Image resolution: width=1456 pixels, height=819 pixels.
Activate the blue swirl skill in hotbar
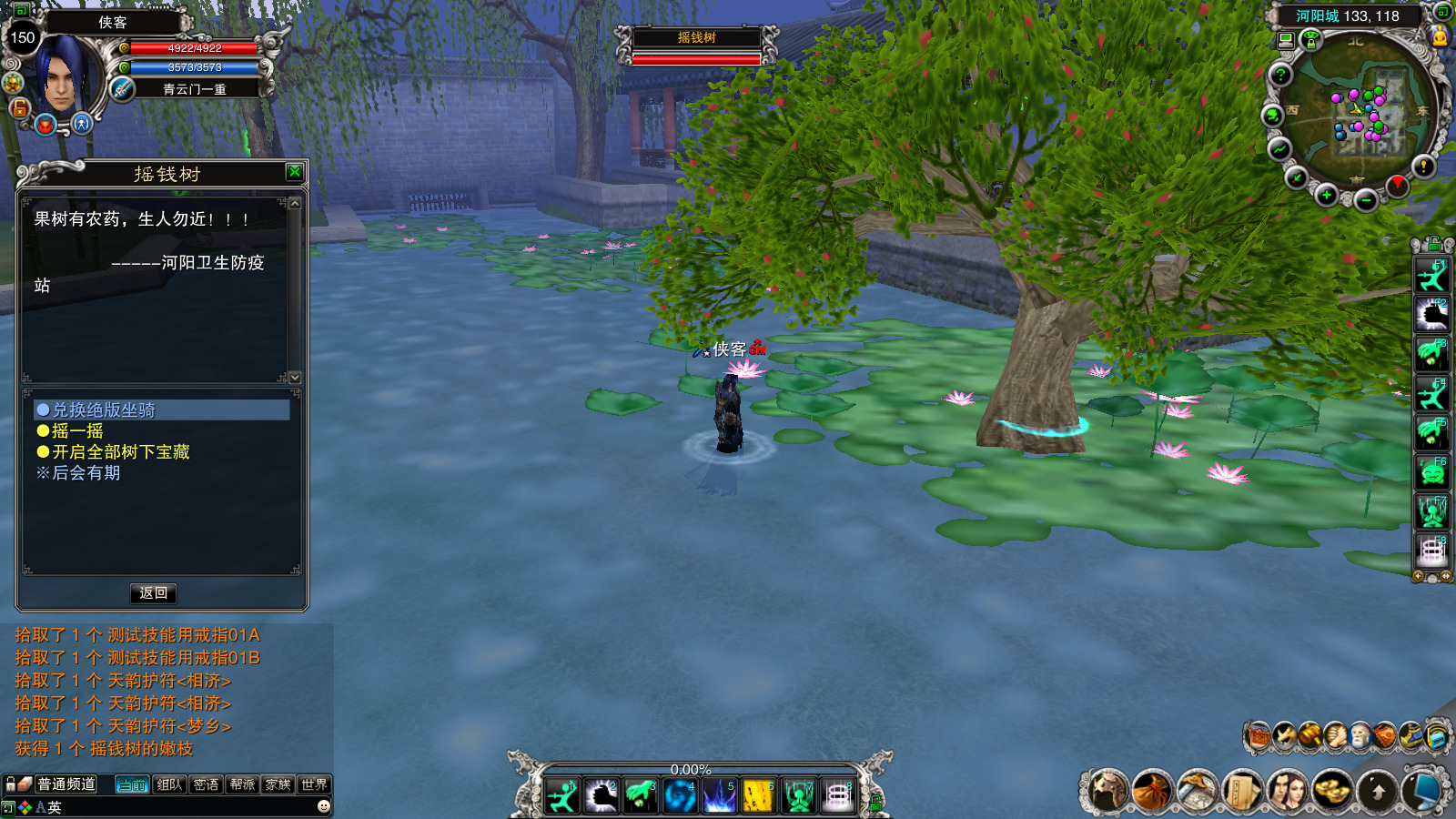click(679, 796)
